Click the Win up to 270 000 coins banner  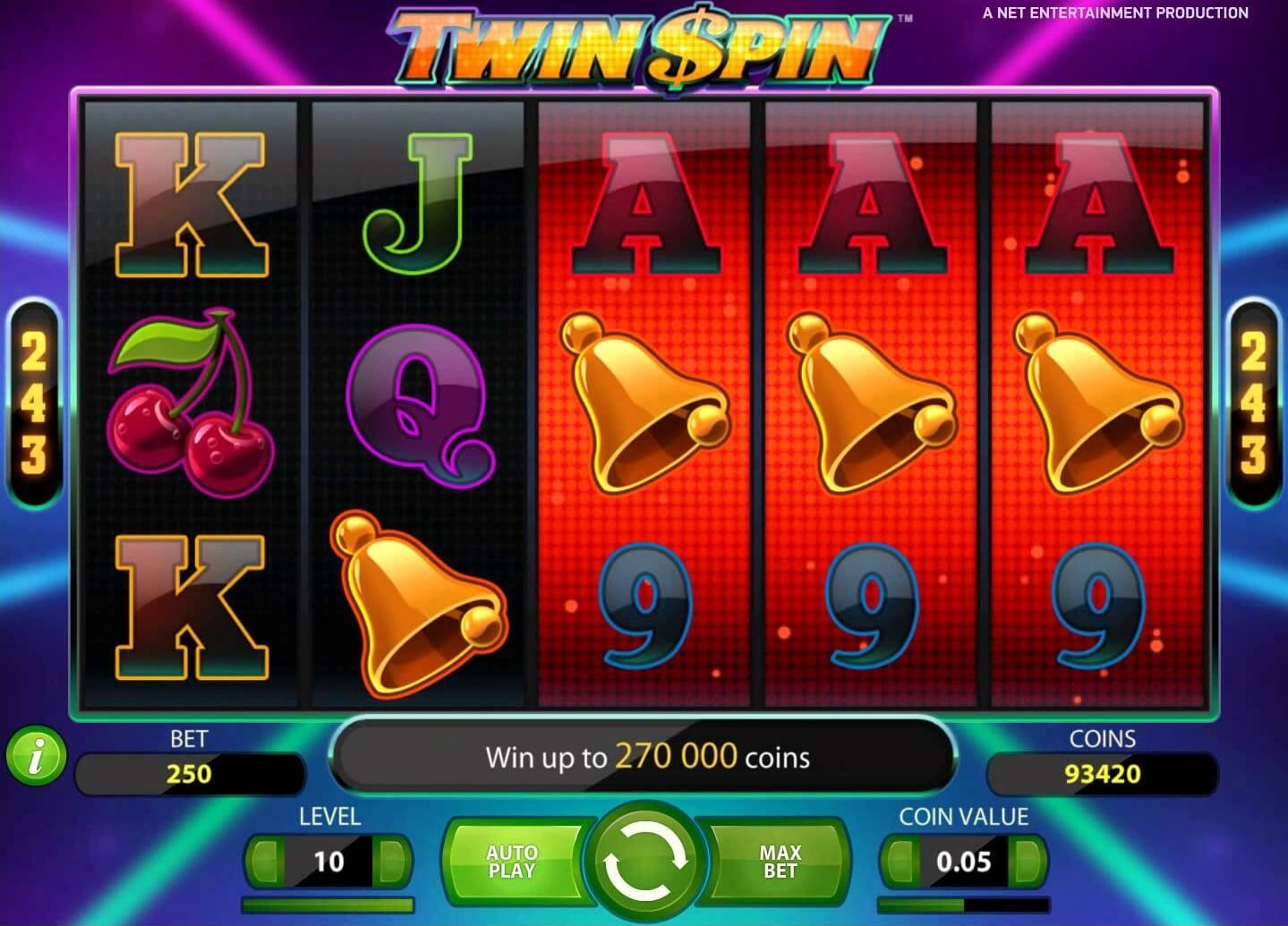644,757
